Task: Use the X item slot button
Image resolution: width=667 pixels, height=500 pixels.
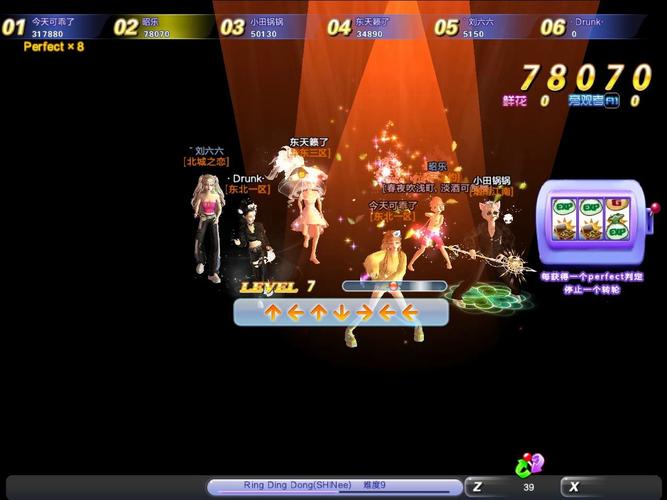Action: (574, 487)
